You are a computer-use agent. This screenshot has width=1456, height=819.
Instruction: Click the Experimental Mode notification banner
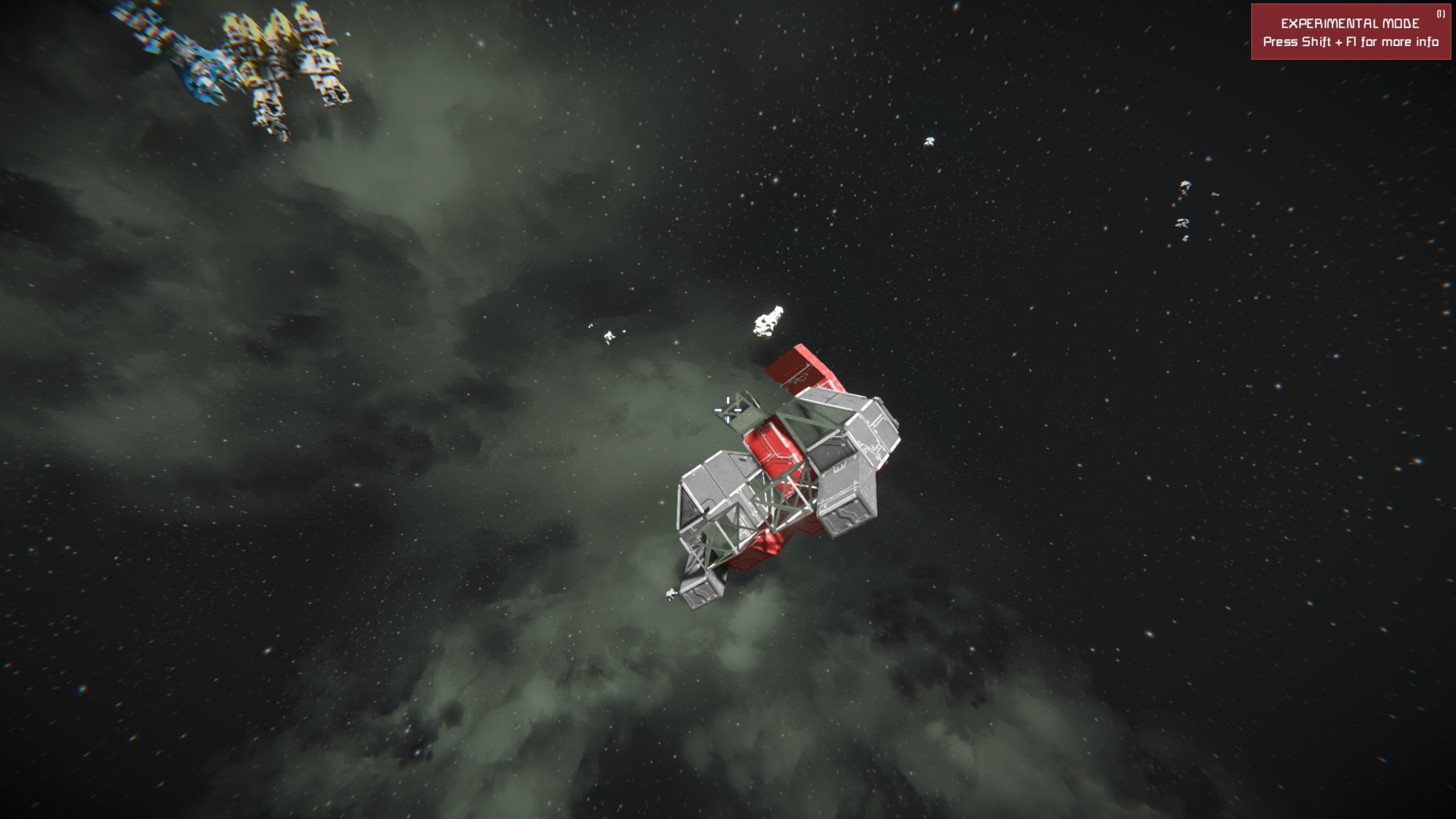(x=1350, y=32)
